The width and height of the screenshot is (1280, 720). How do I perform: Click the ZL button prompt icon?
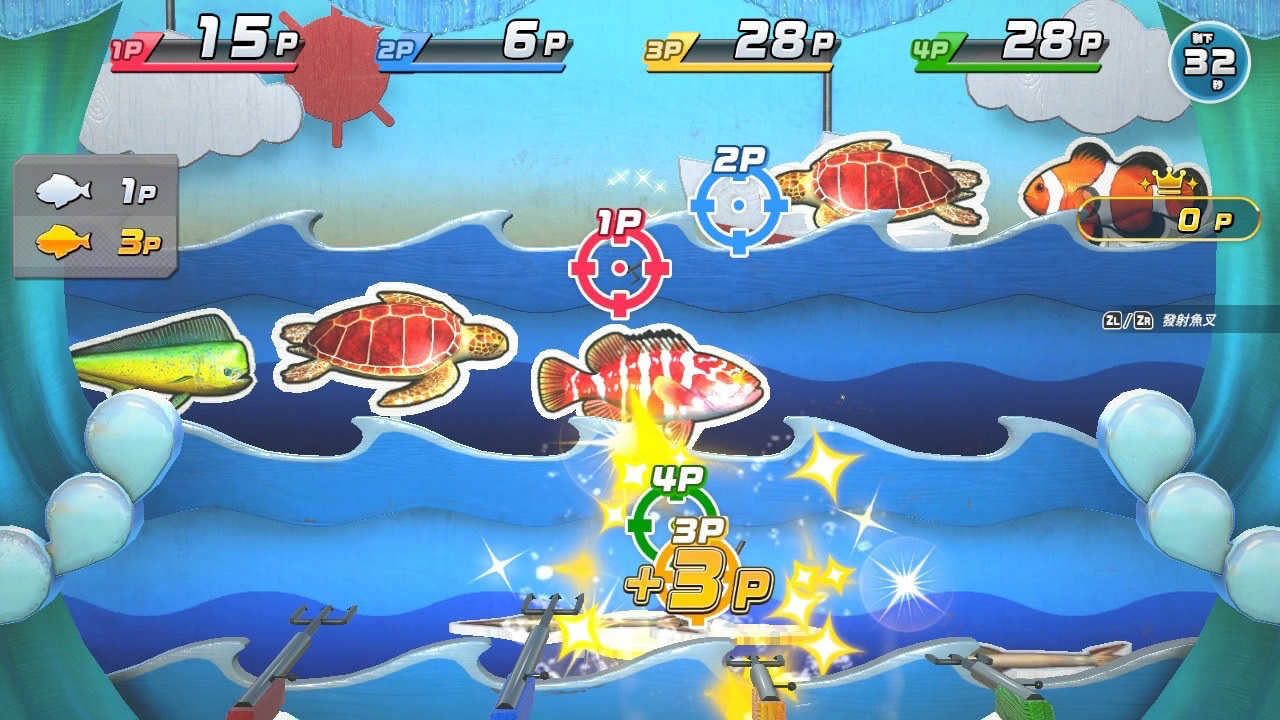tap(1113, 318)
